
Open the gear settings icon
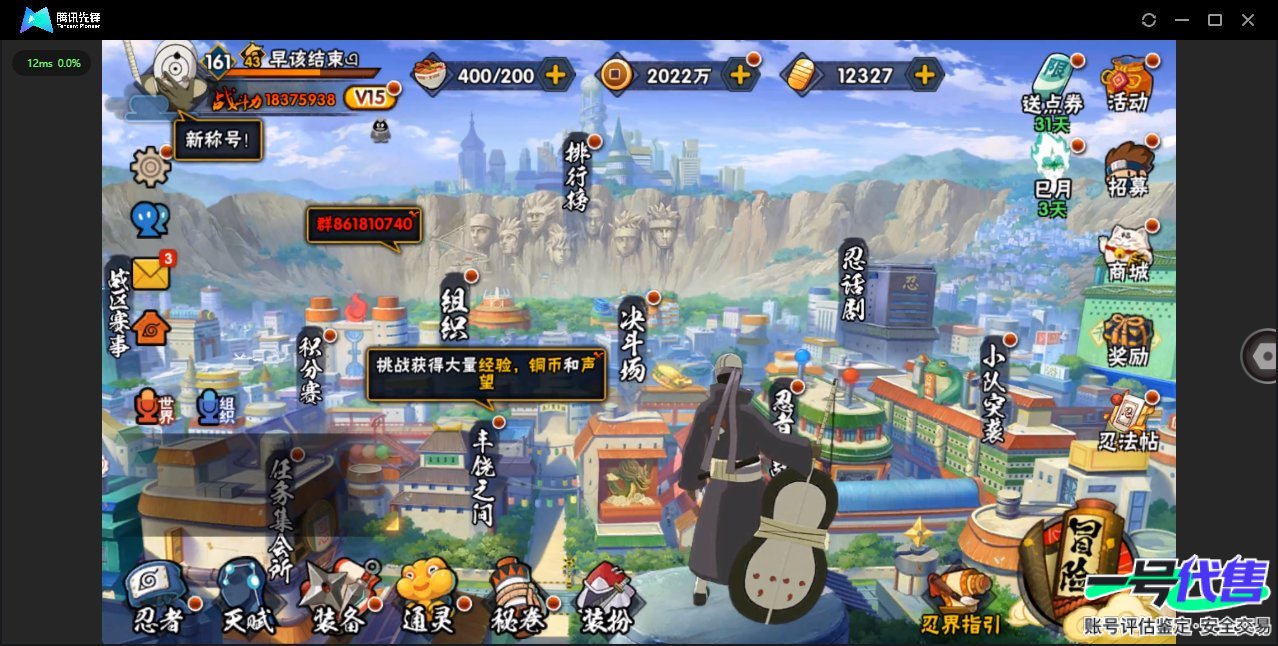pyautogui.click(x=150, y=166)
